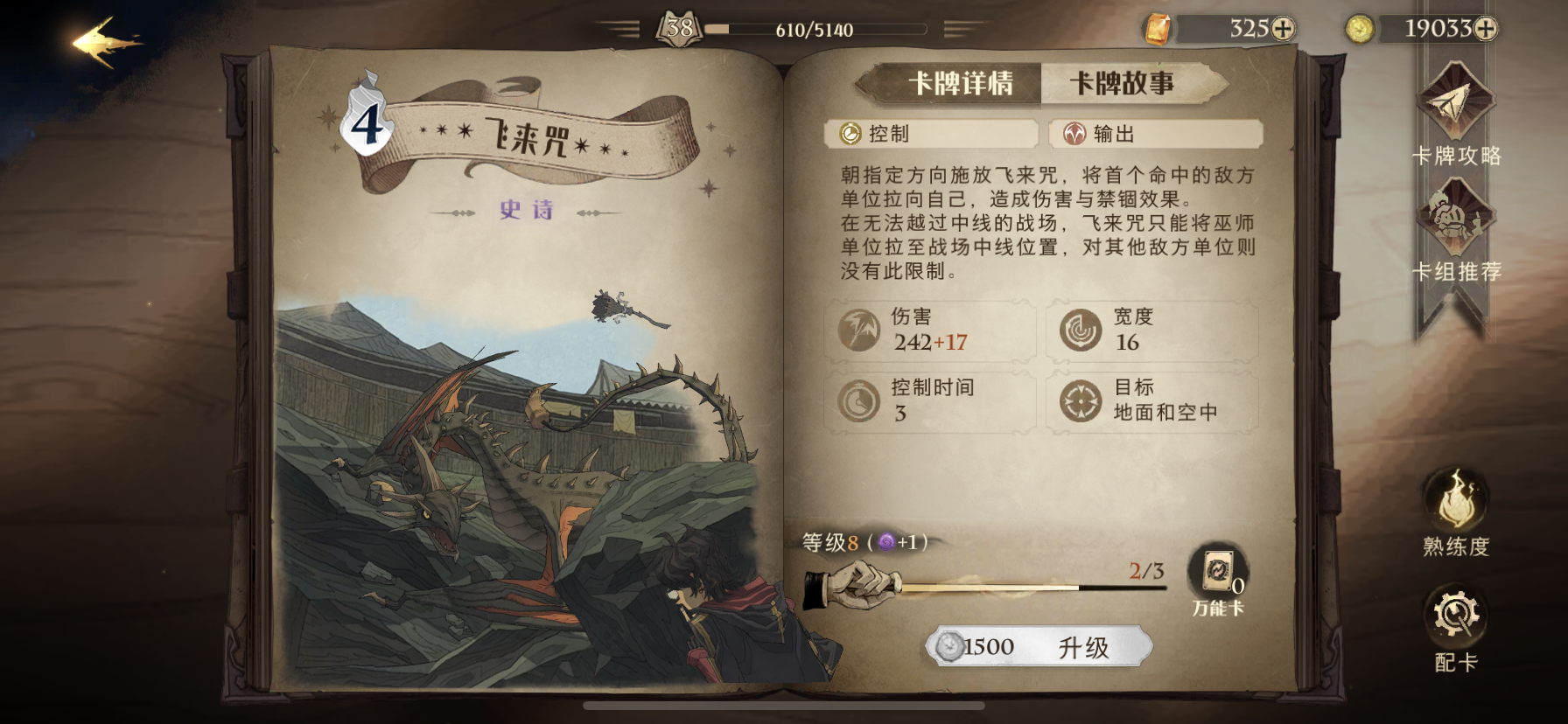The image size is (1568, 724).
Task: Tap the 输出 damage tag
Action: [x=1155, y=134]
